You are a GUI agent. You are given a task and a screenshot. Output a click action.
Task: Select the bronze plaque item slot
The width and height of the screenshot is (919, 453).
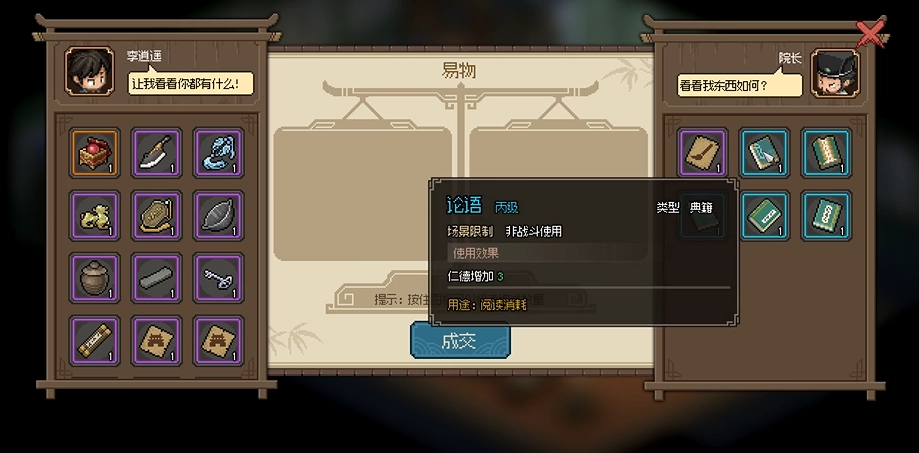[x=157, y=215]
